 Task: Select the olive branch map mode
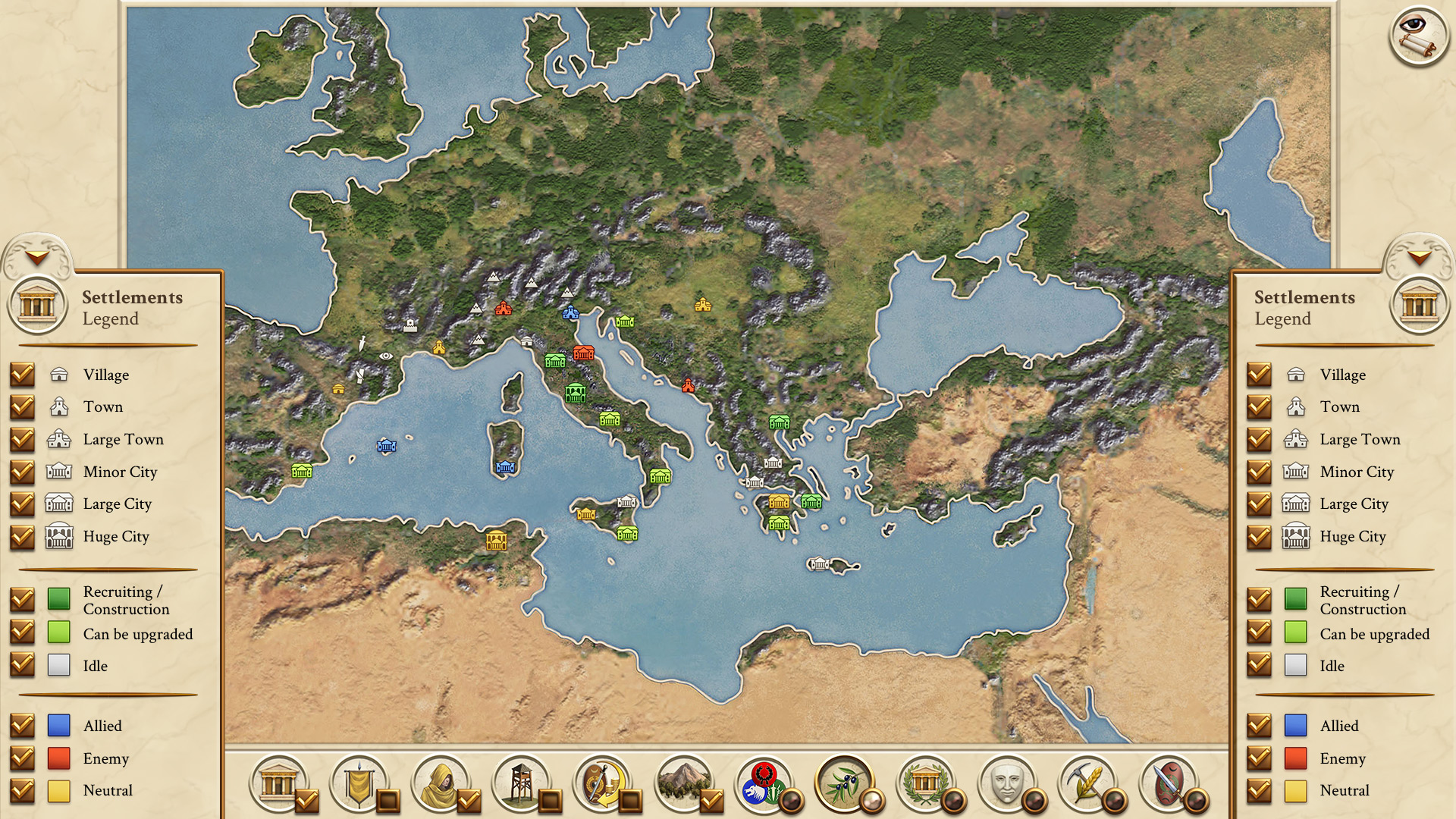click(x=845, y=783)
